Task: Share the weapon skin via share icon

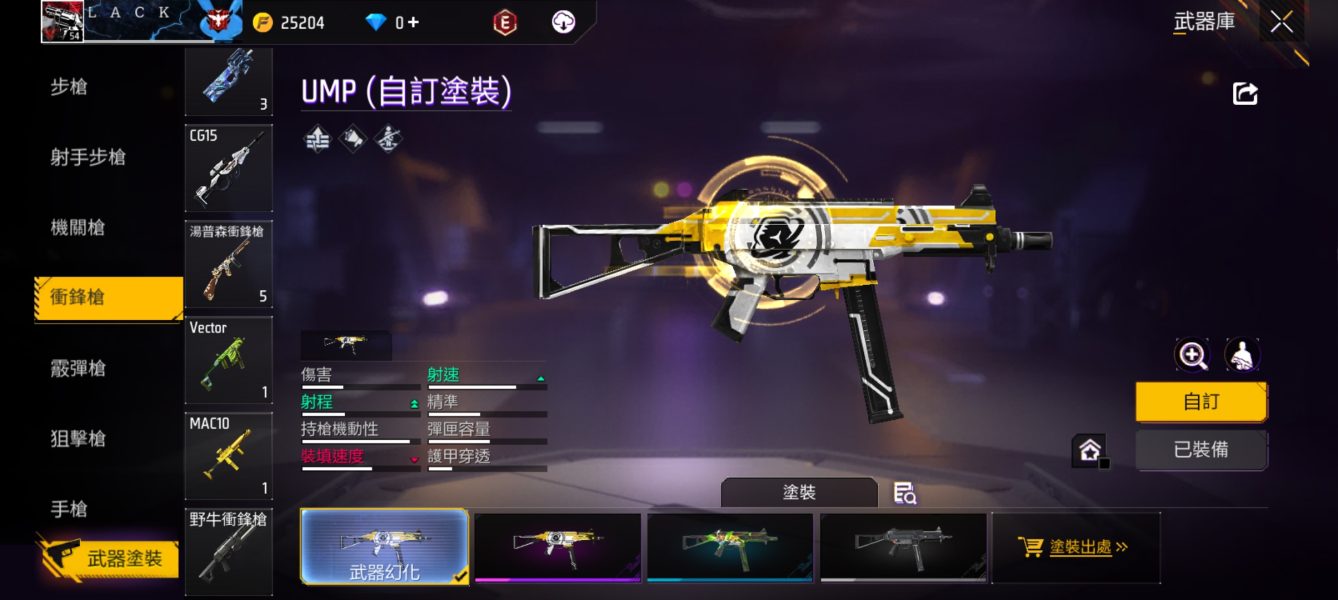Action: tap(1245, 94)
